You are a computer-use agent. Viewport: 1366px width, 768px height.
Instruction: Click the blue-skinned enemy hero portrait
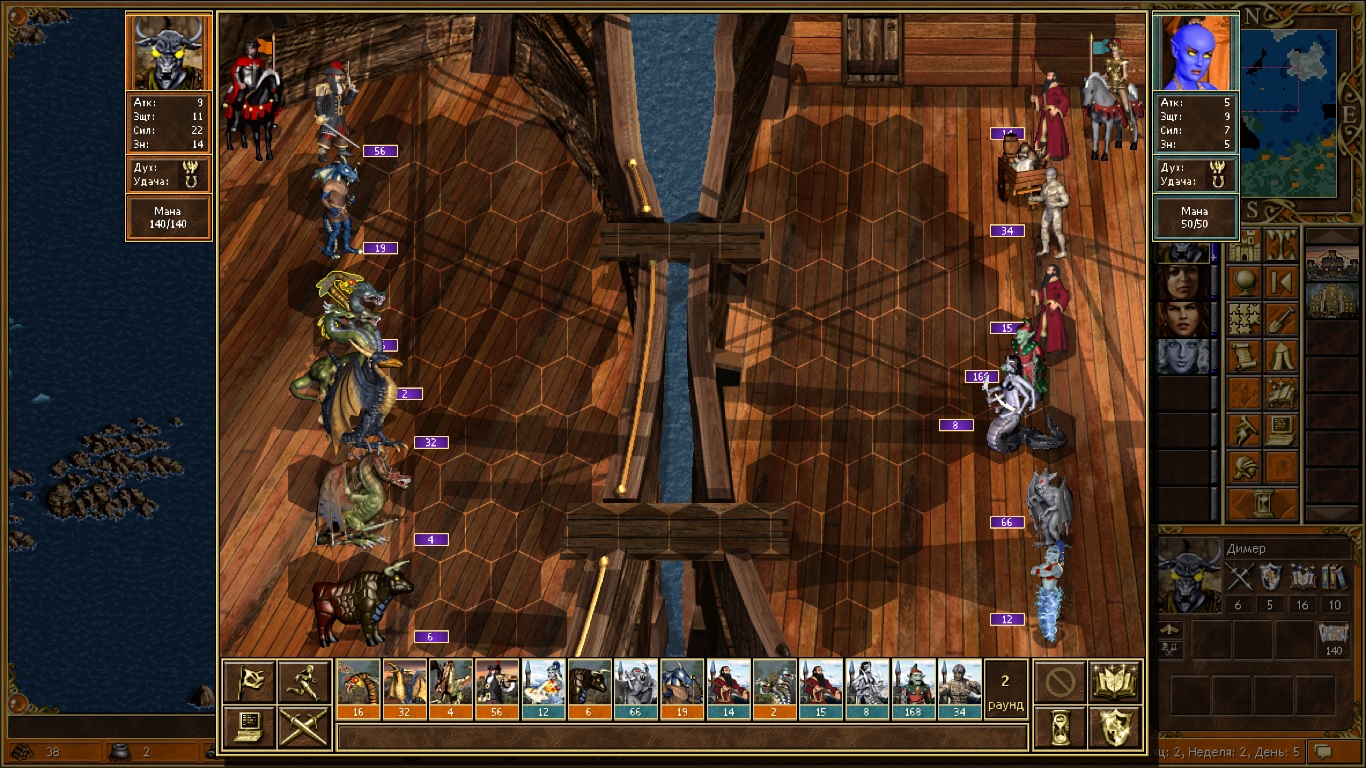point(1196,52)
